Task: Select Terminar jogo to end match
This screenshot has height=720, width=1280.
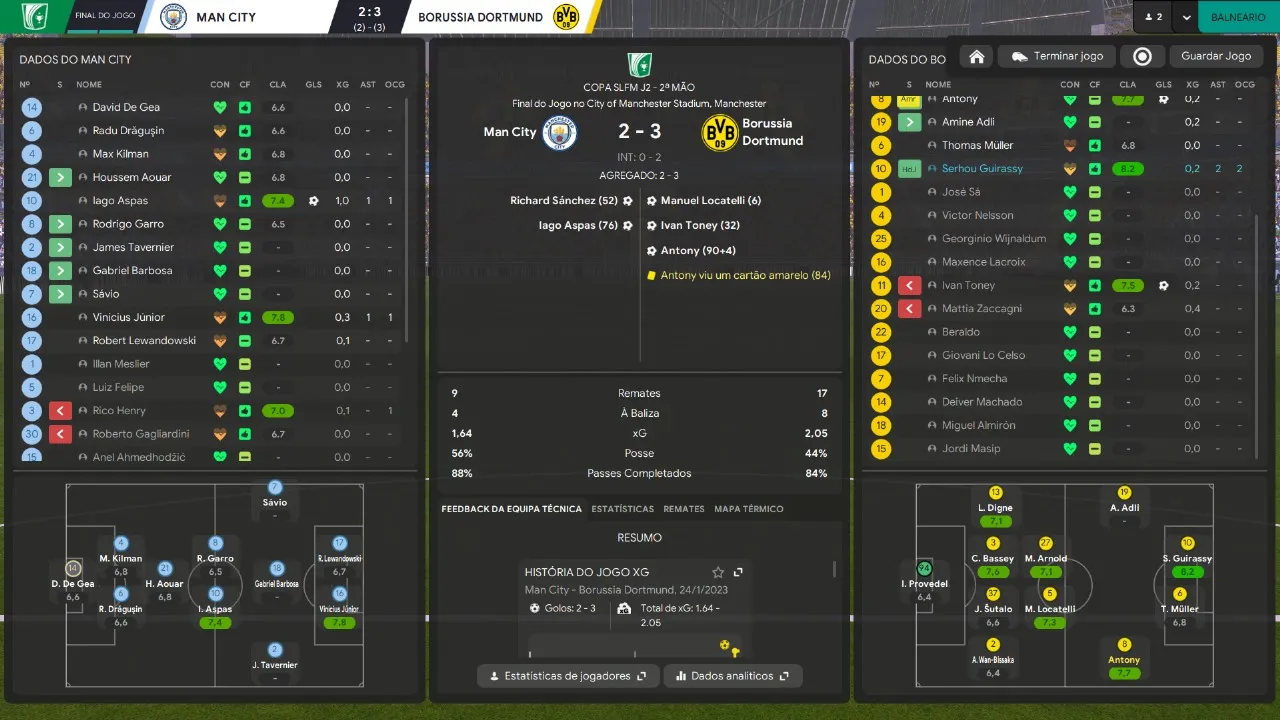Action: [x=1057, y=57]
